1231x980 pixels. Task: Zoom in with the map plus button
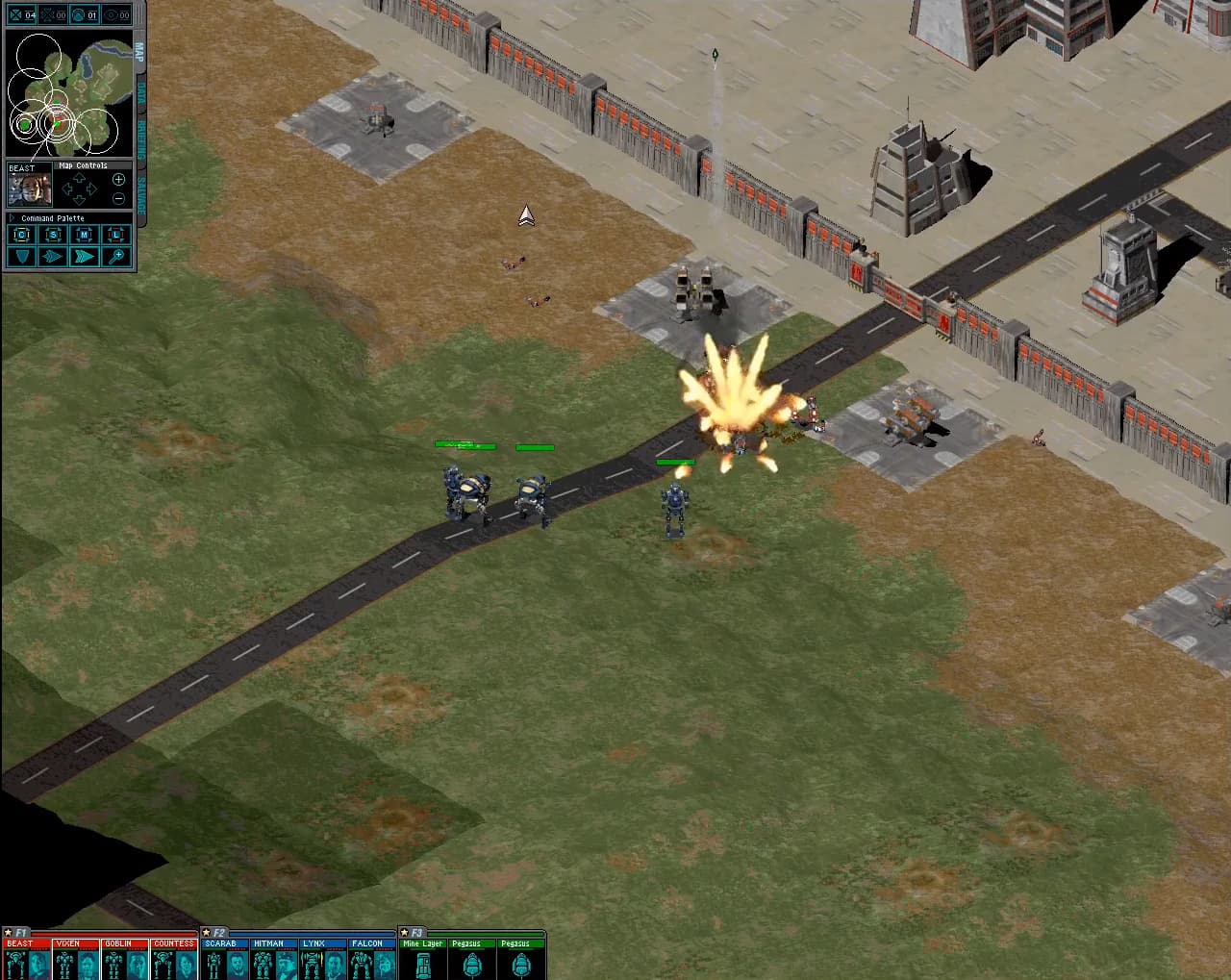click(118, 180)
